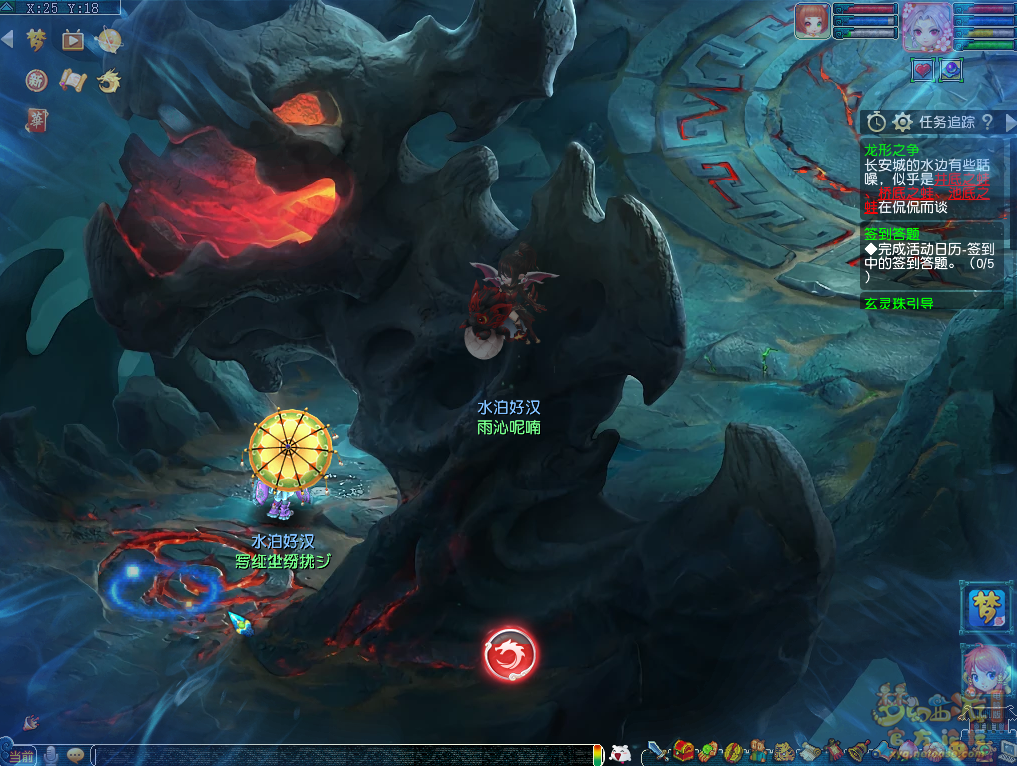Open the TV video player icon

[x=73, y=40]
